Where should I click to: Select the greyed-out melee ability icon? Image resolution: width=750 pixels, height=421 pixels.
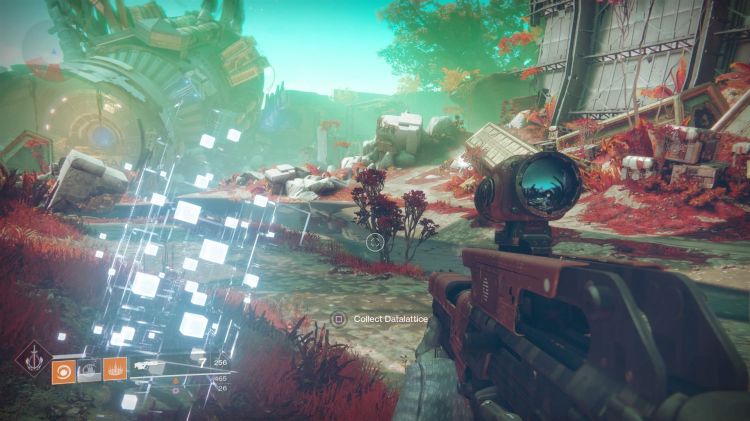[91, 369]
